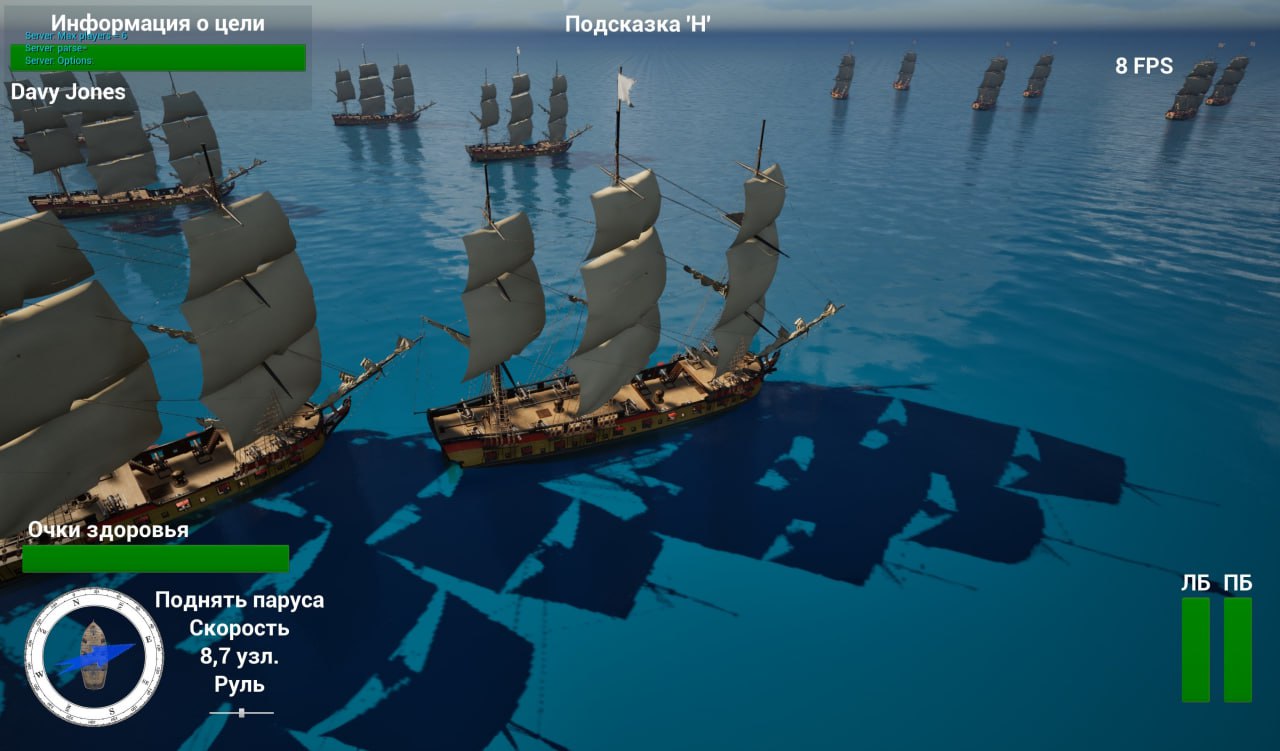
Task: Click the ship compass dial
Action: pos(94,657)
